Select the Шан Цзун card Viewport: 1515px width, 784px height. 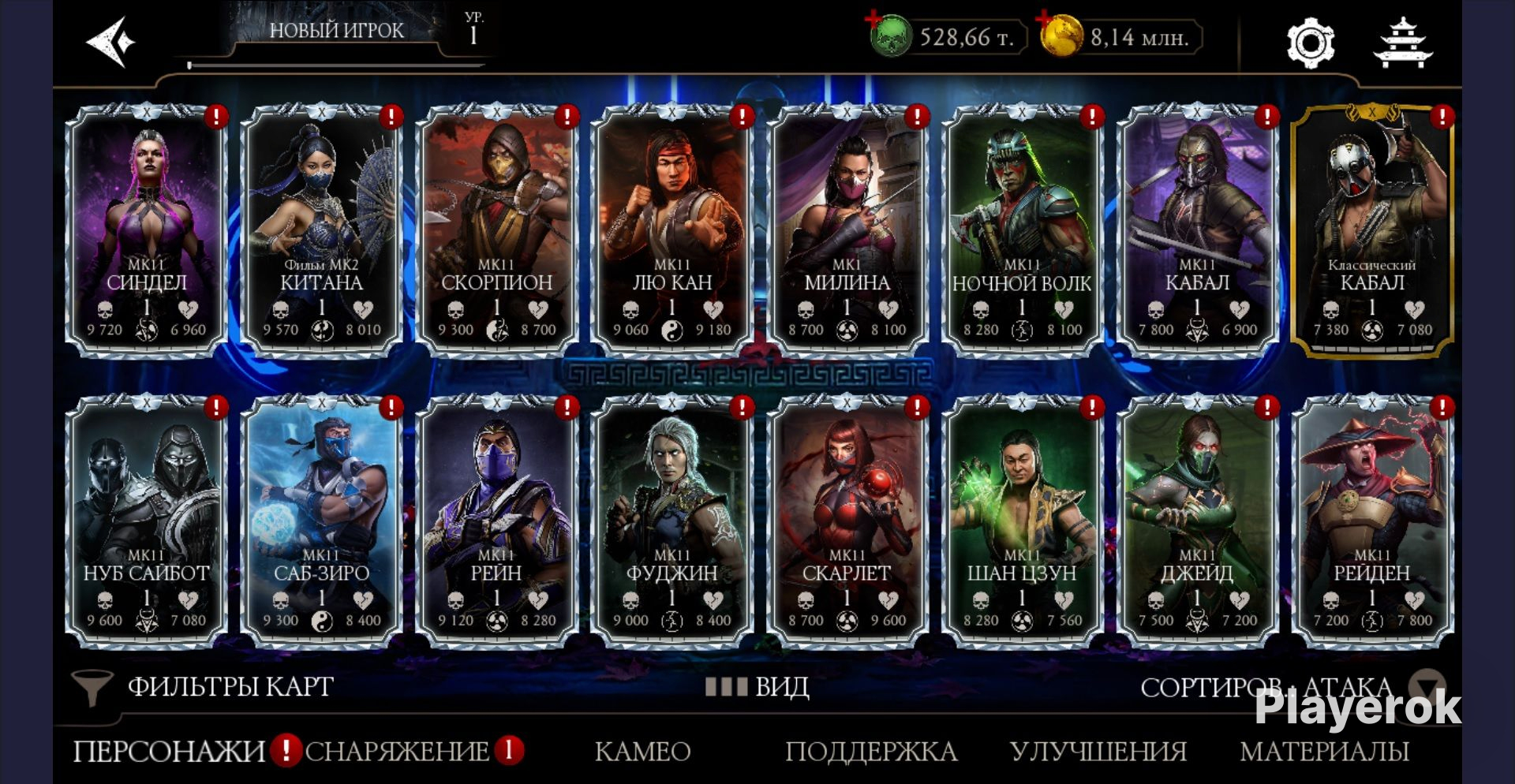[1022, 521]
